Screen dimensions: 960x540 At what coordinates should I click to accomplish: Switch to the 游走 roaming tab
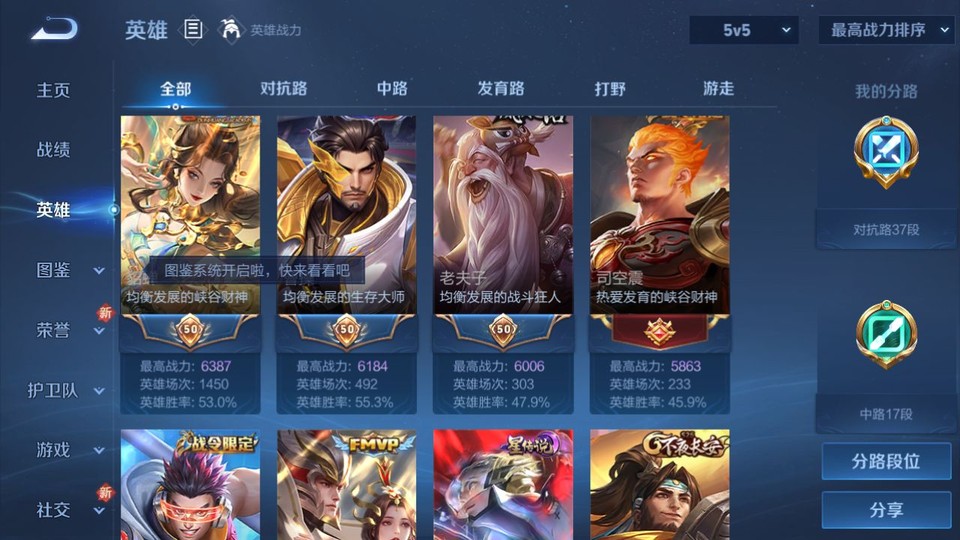718,88
